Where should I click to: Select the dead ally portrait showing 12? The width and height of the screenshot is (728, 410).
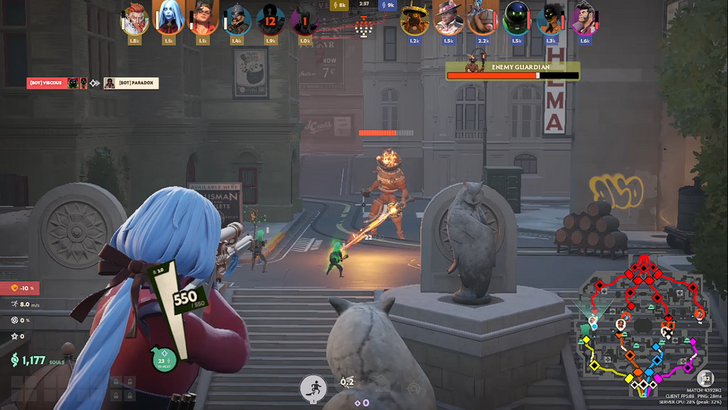[270, 19]
